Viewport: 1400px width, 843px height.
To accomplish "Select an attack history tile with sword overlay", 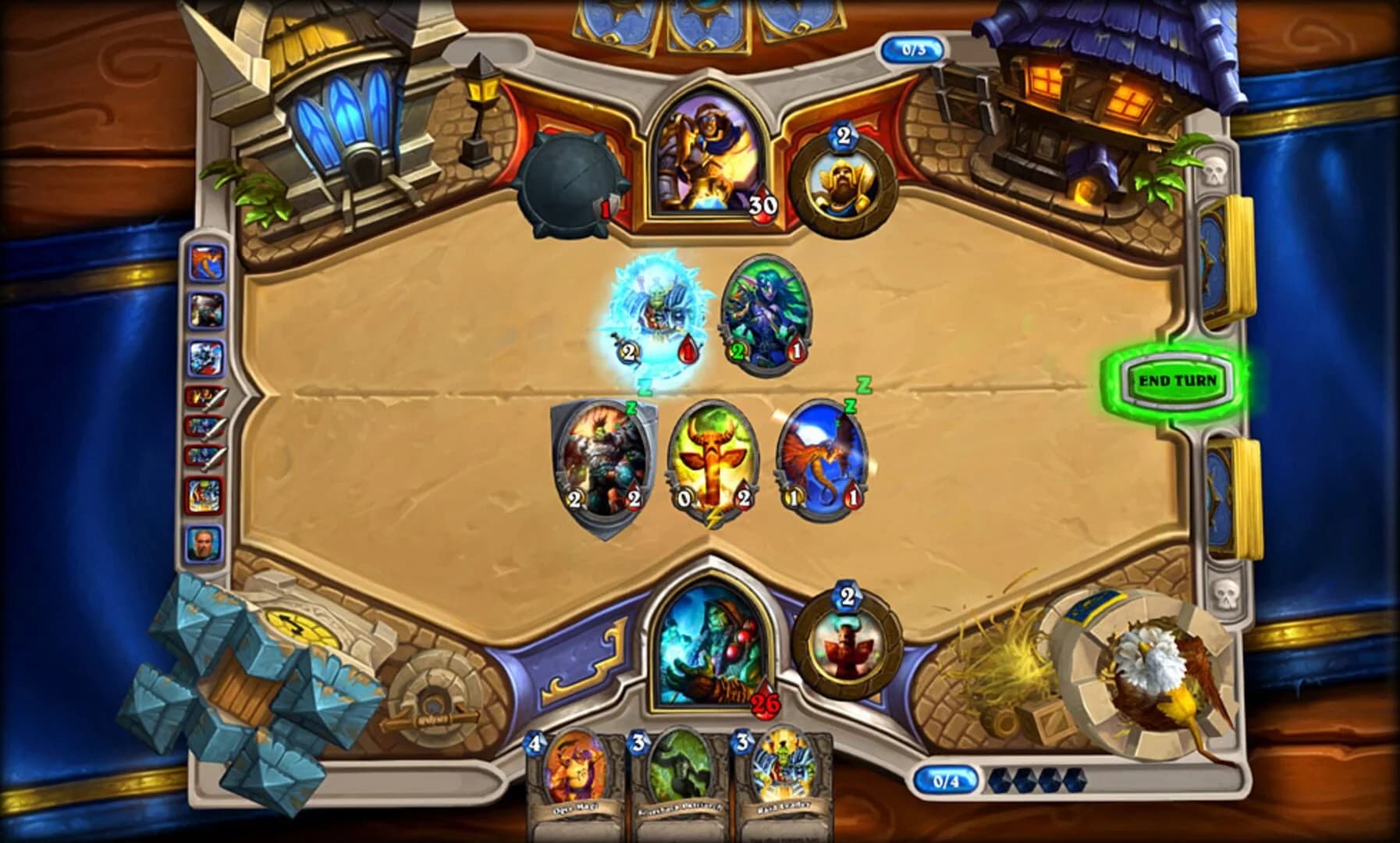I will tap(204, 400).
